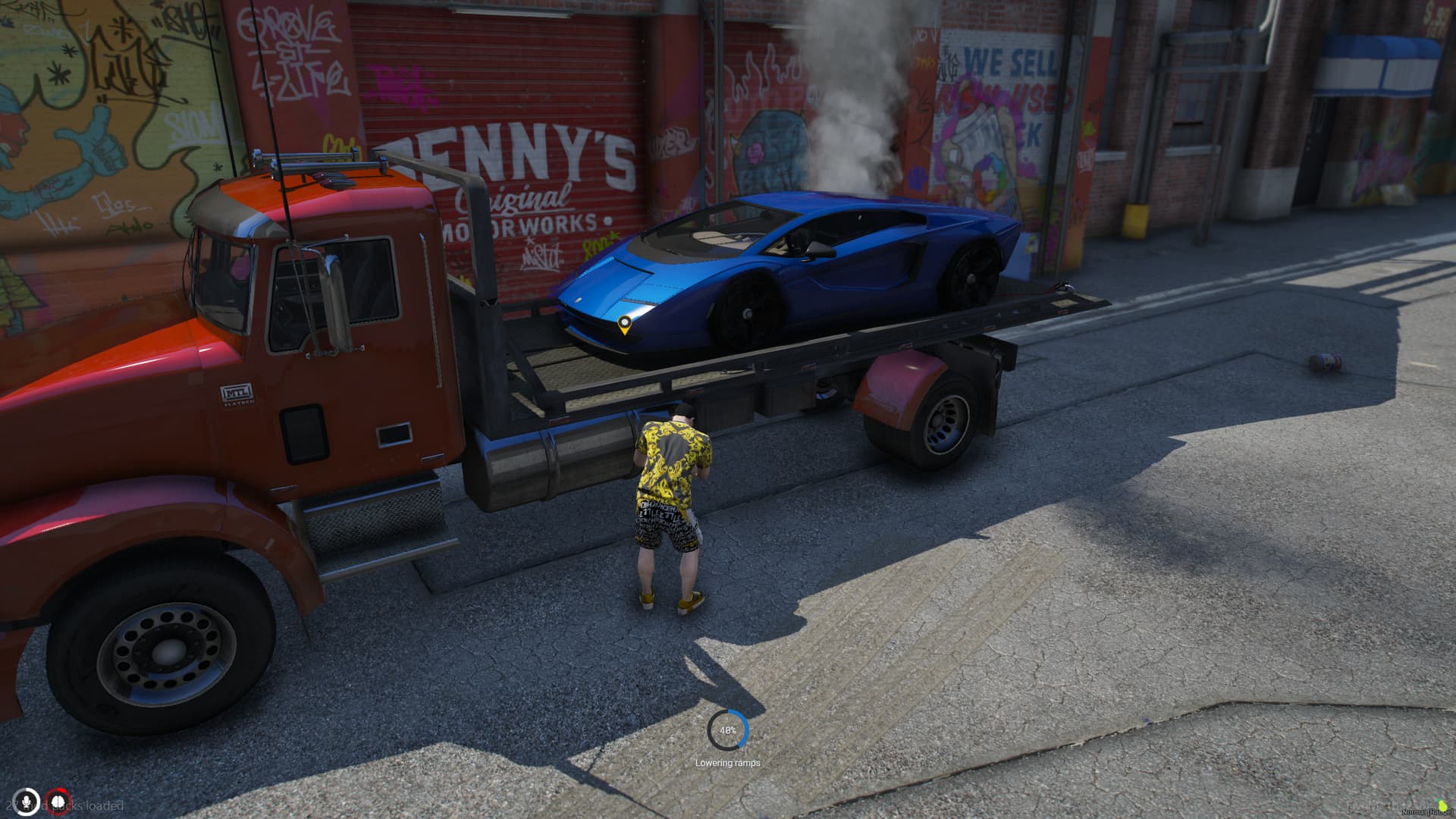Click the yellow waypoint marker on the car

[624, 325]
